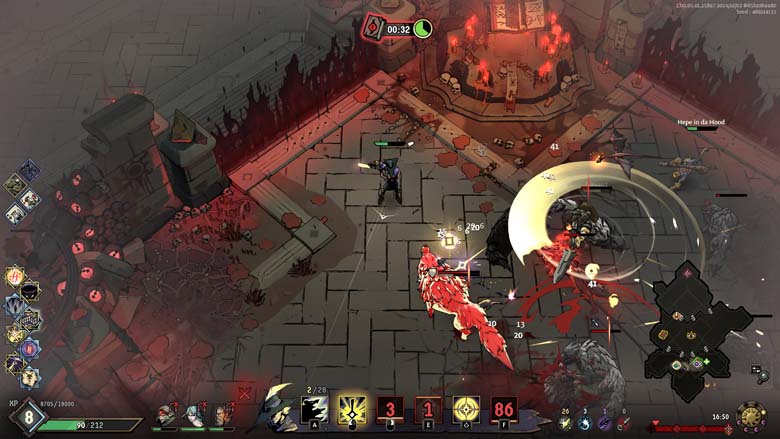Trigger the golden circular sigil ability

pos(466,409)
